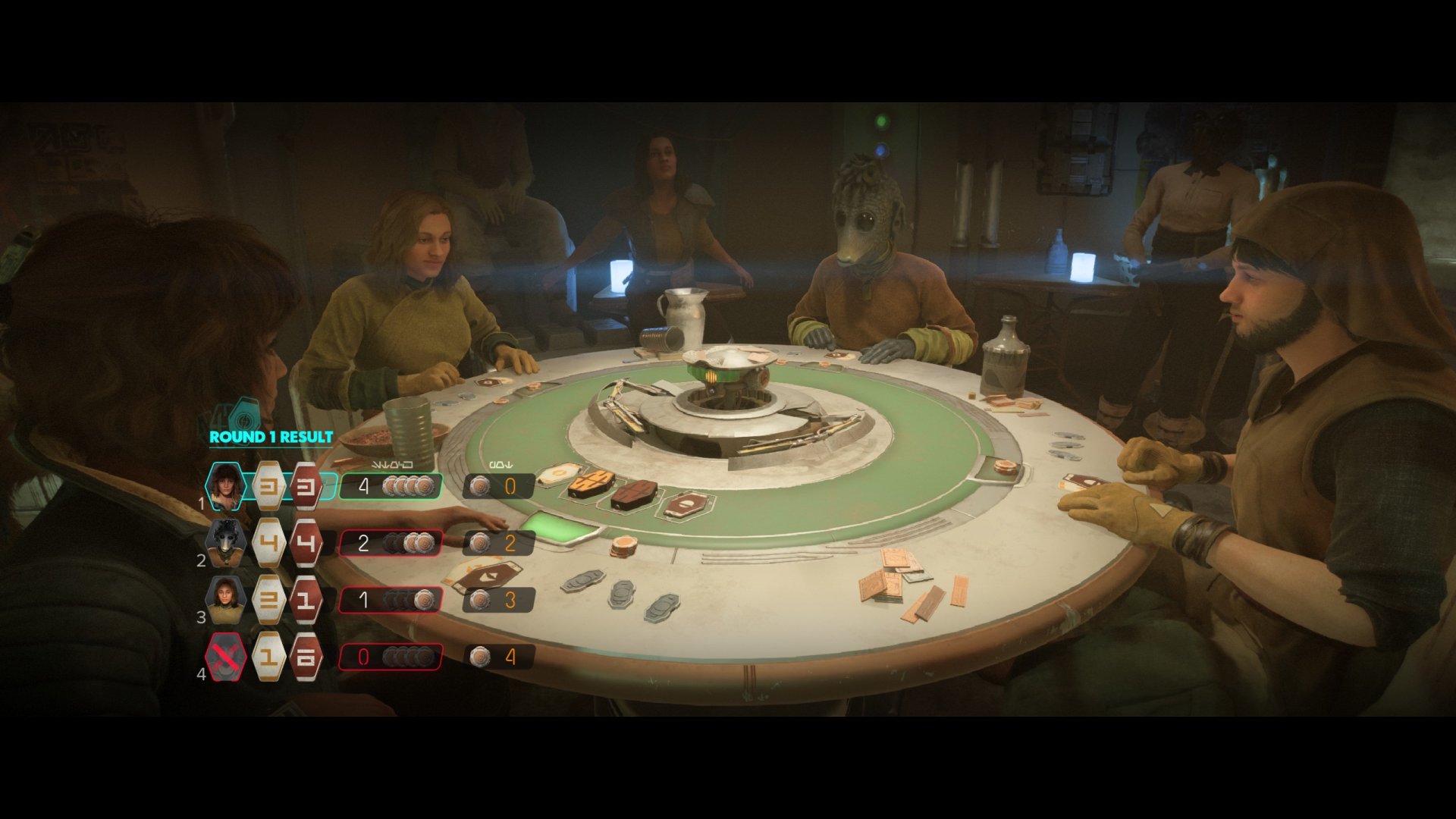This screenshot has height=819, width=1456.
Task: Click the Rodian player's portrait
Action: click(225, 542)
